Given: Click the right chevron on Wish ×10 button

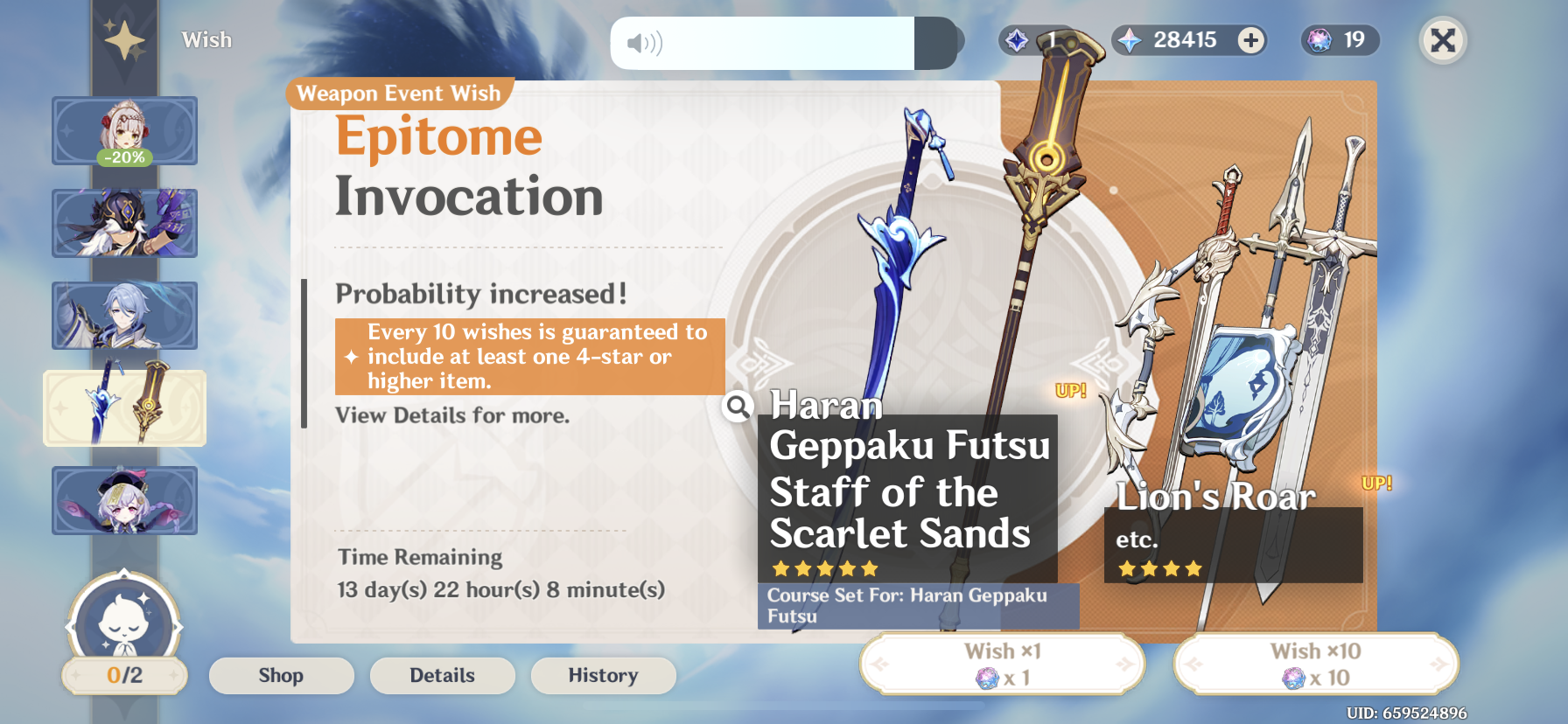Looking at the screenshot, I should coord(1439,665).
